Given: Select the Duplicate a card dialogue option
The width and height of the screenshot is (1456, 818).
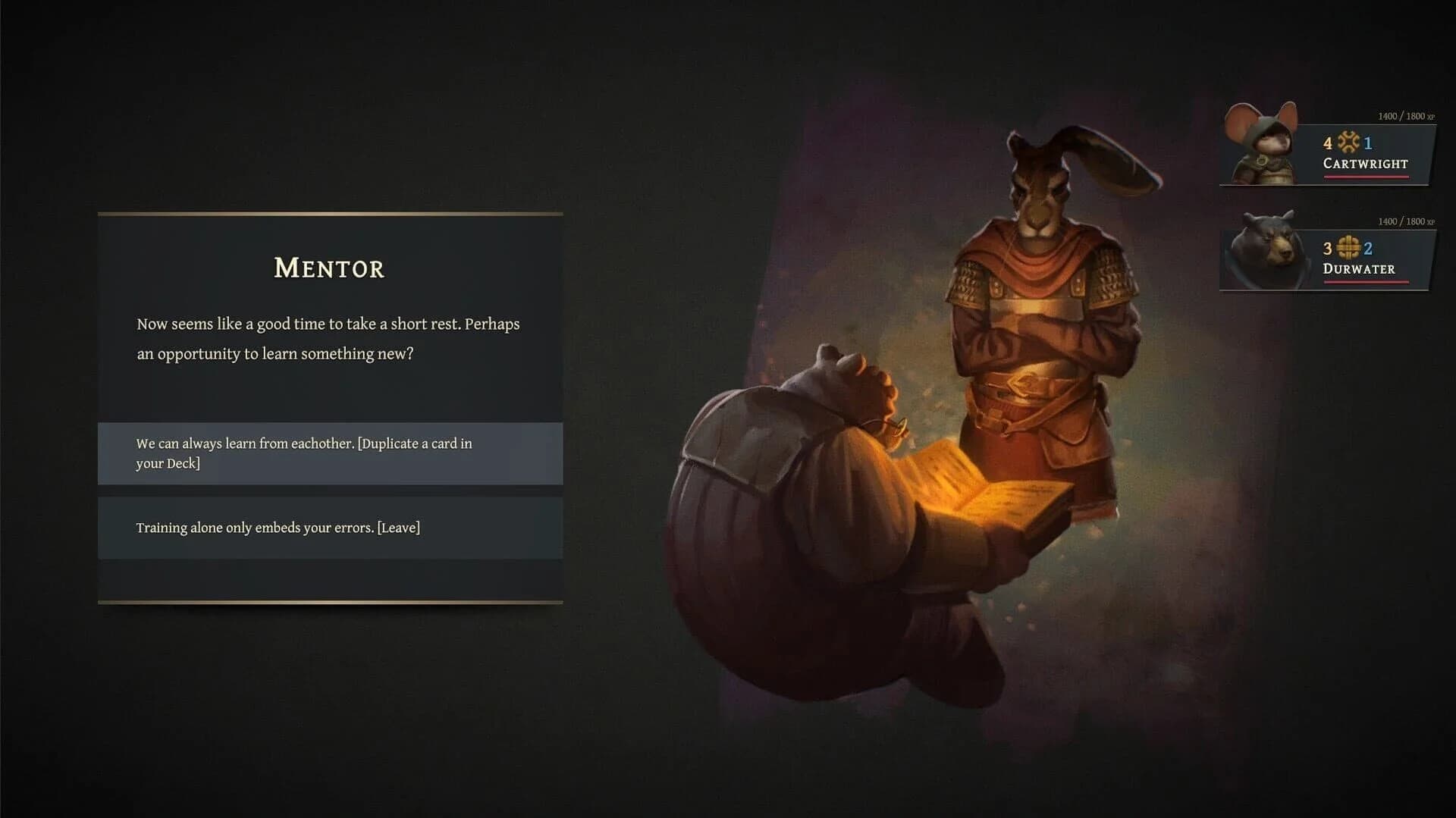Looking at the screenshot, I should tap(330, 453).
